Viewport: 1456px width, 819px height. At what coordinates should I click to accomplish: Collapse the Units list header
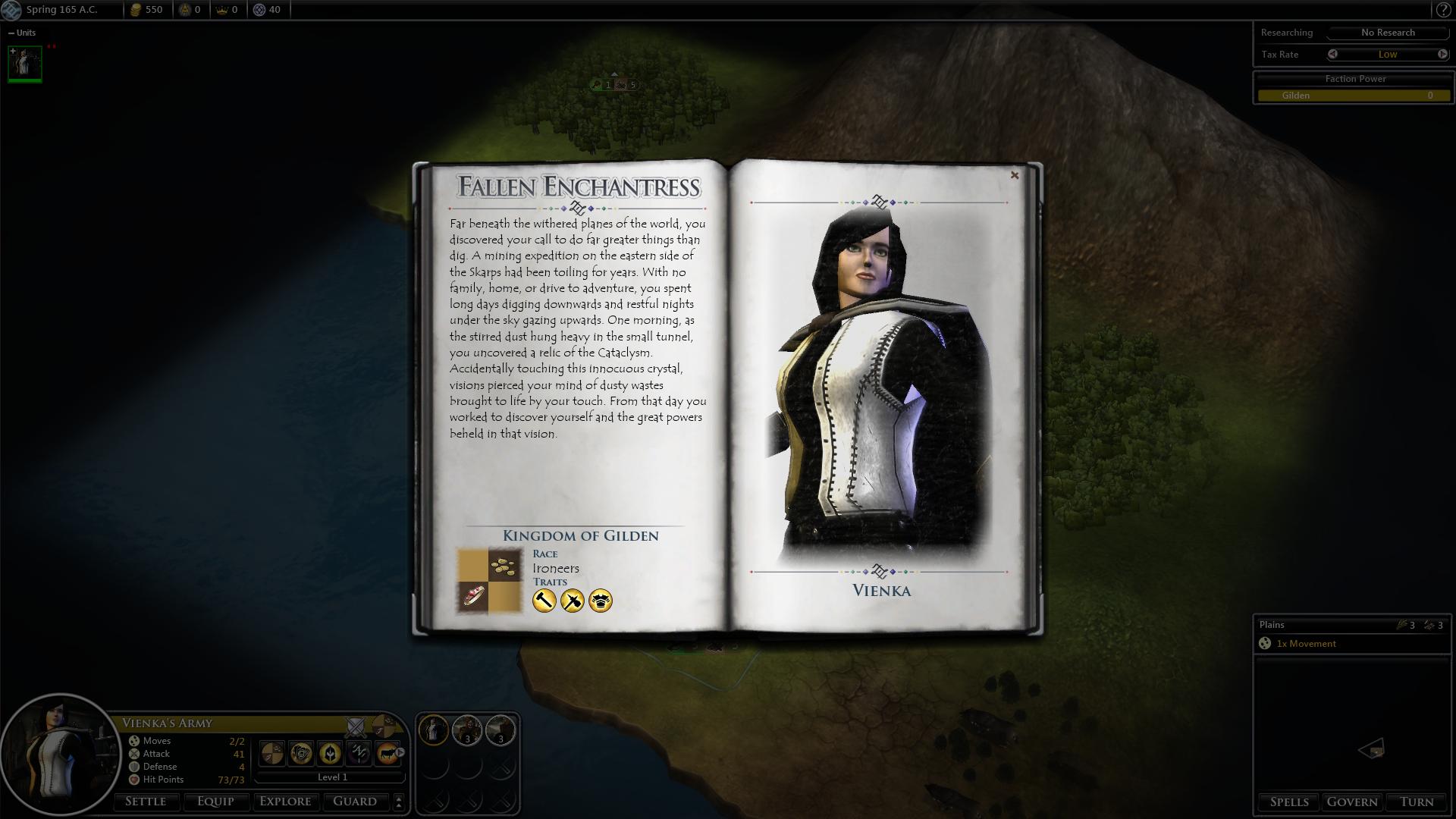(11, 33)
